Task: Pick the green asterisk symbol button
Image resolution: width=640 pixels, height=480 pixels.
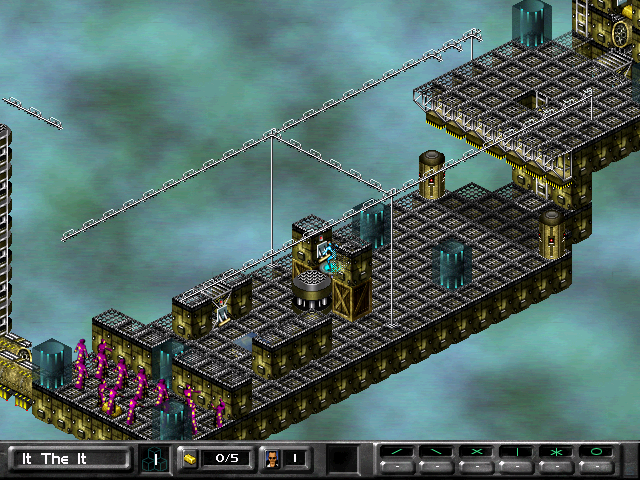Action: pyautogui.click(x=557, y=453)
